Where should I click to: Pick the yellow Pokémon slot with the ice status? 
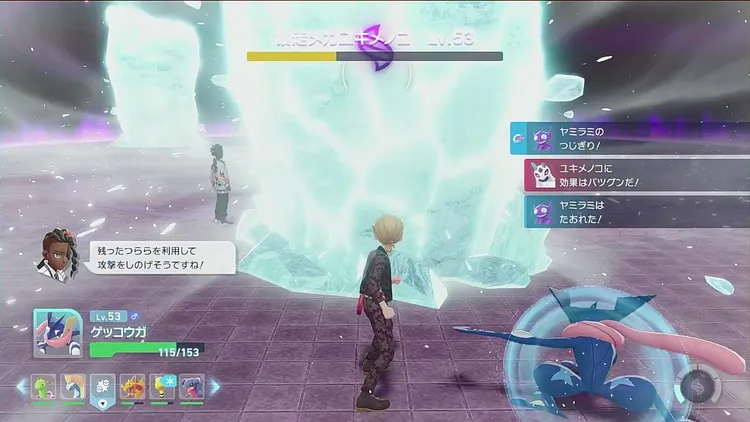pos(162,387)
